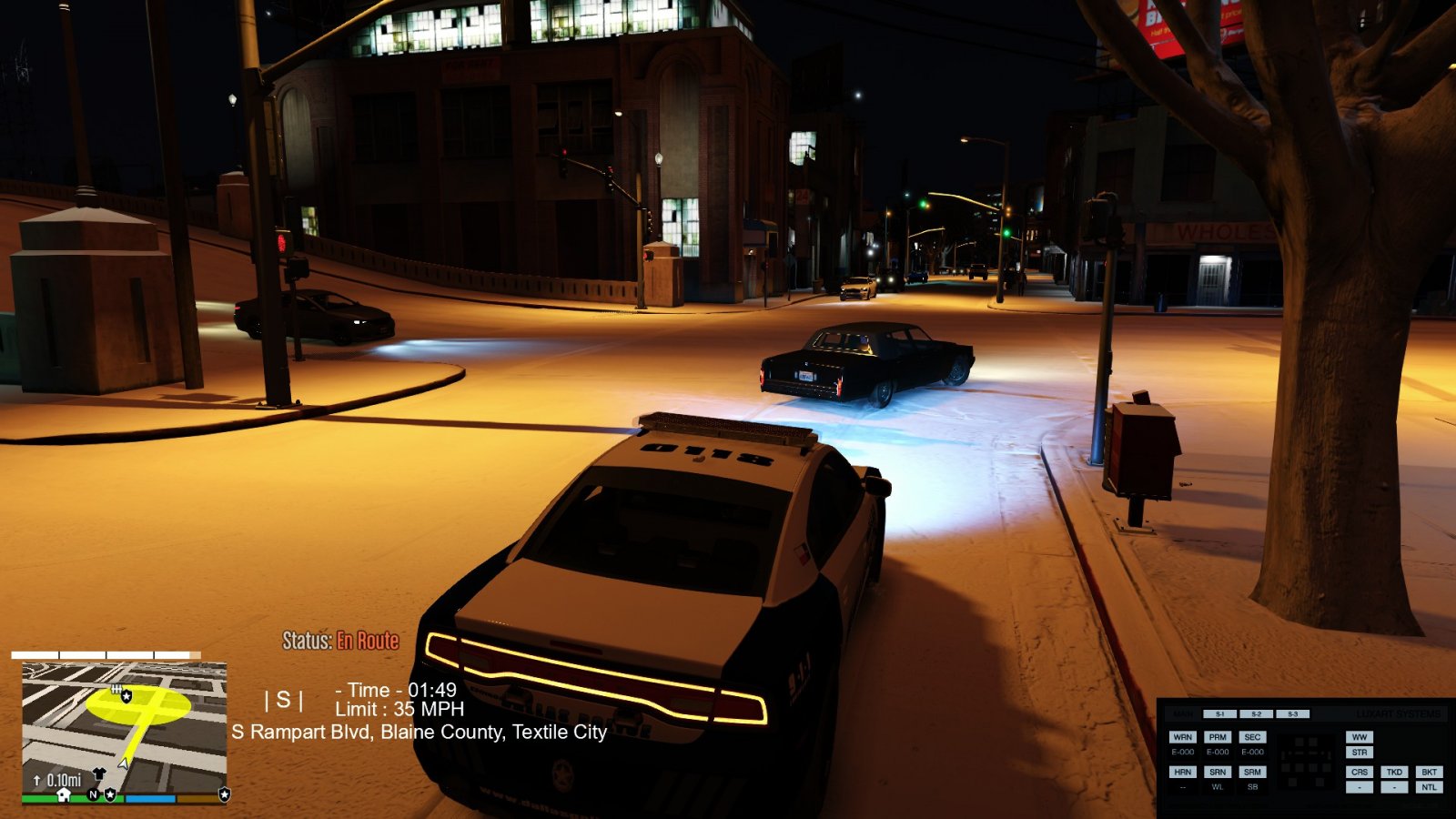Open the minimap
Screen dimensions: 1456x819
pos(124,728)
